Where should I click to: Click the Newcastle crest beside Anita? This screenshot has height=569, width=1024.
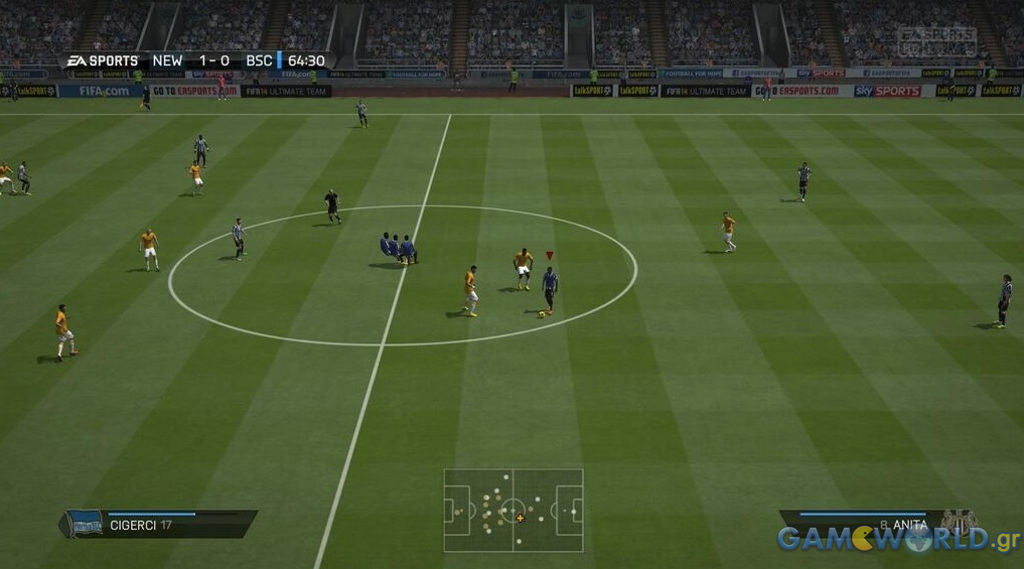tap(958, 521)
